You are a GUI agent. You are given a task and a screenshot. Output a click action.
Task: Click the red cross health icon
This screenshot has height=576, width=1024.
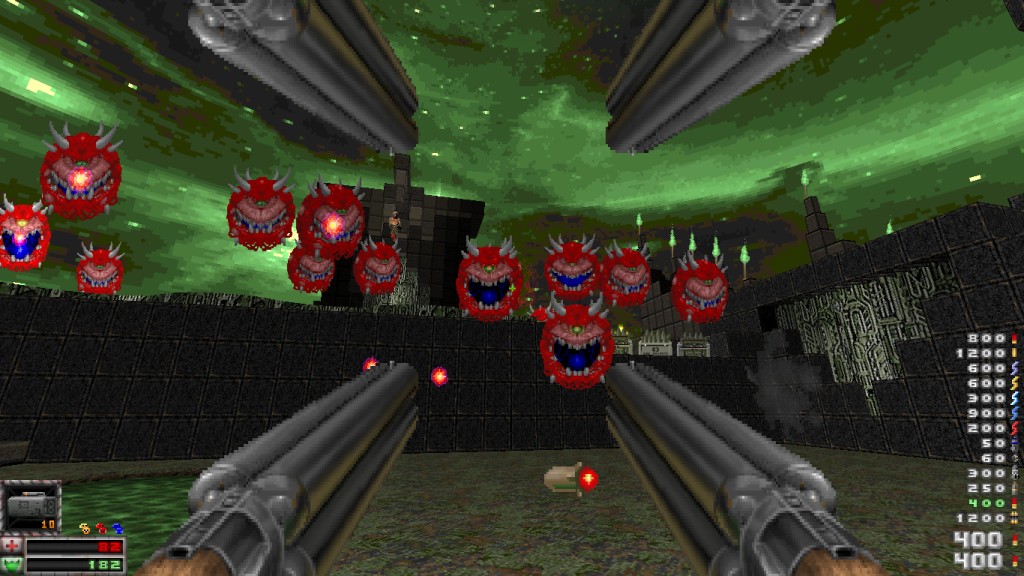click(13, 546)
